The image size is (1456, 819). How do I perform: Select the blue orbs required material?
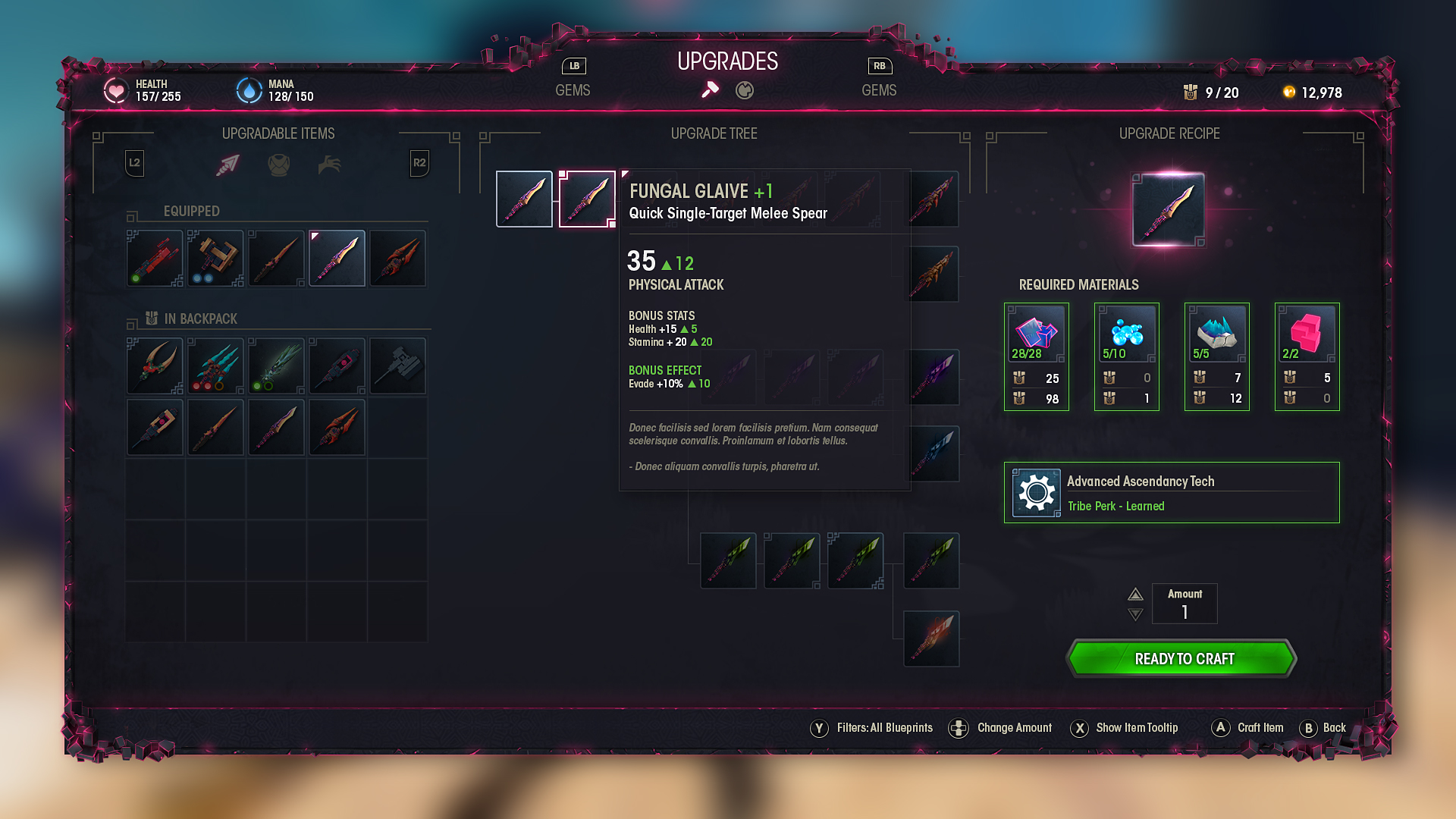click(x=1126, y=334)
